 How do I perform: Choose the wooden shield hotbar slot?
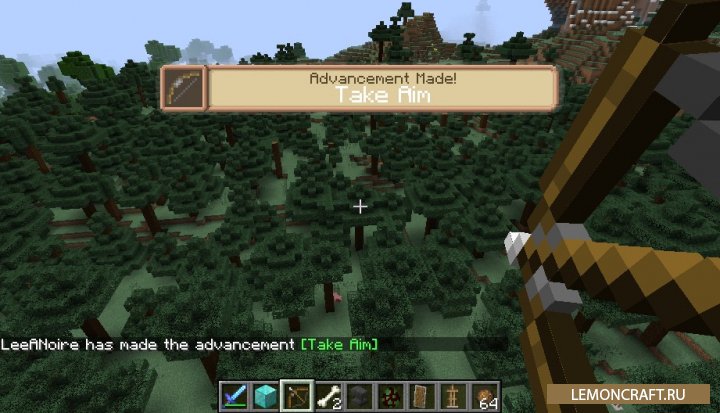point(424,396)
